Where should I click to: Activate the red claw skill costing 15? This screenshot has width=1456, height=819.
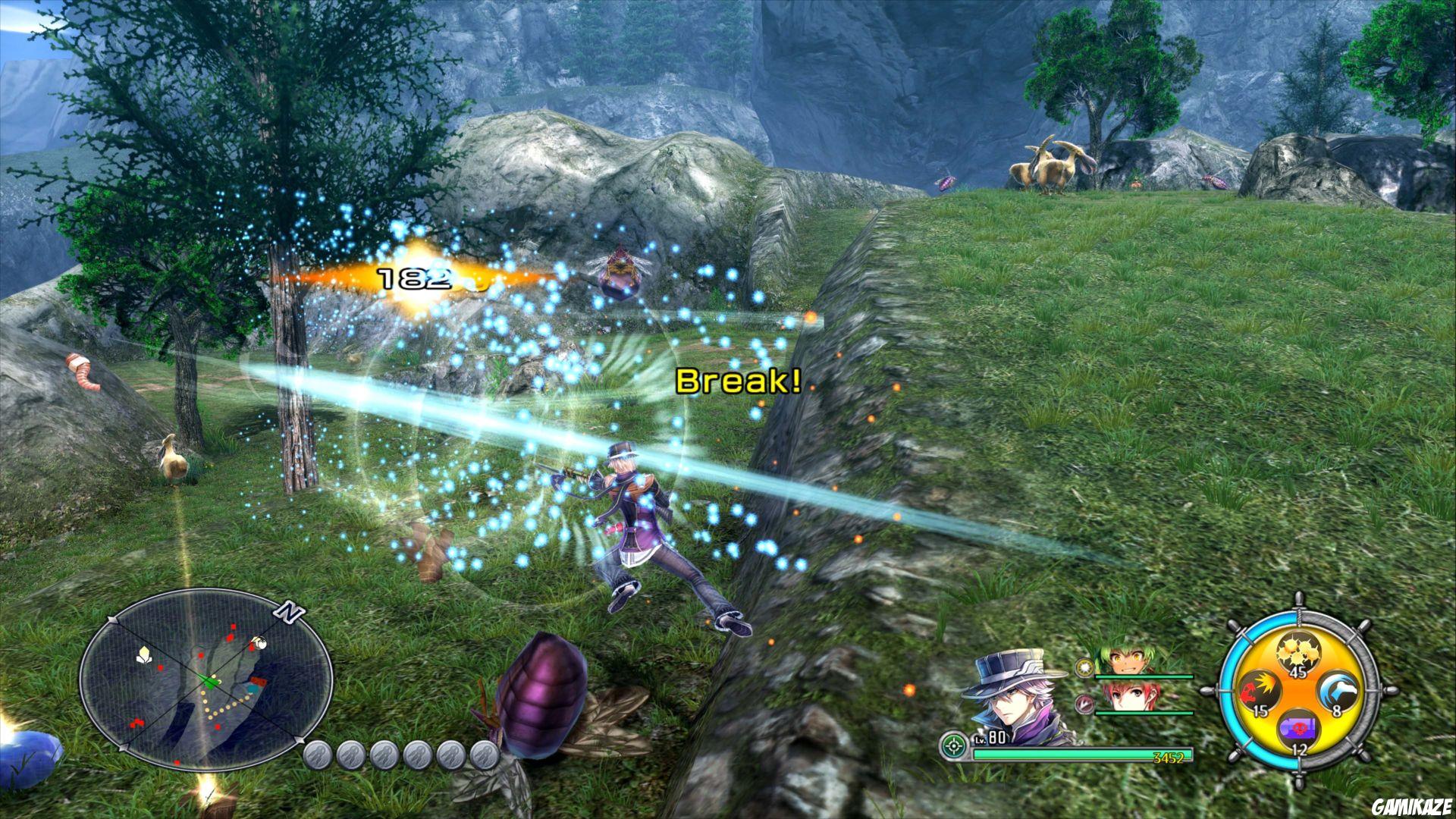pos(1262,690)
